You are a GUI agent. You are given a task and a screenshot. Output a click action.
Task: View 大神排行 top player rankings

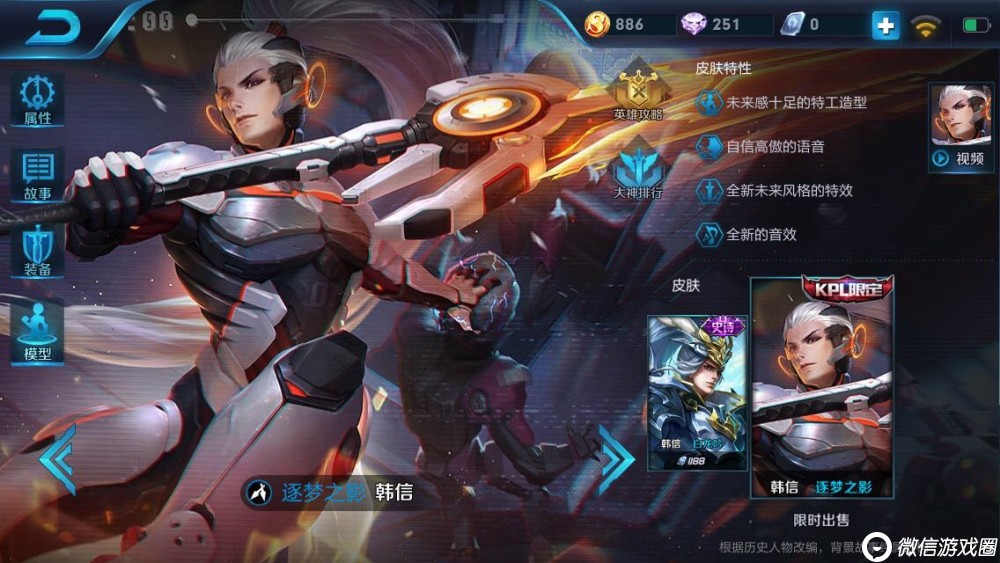click(638, 170)
